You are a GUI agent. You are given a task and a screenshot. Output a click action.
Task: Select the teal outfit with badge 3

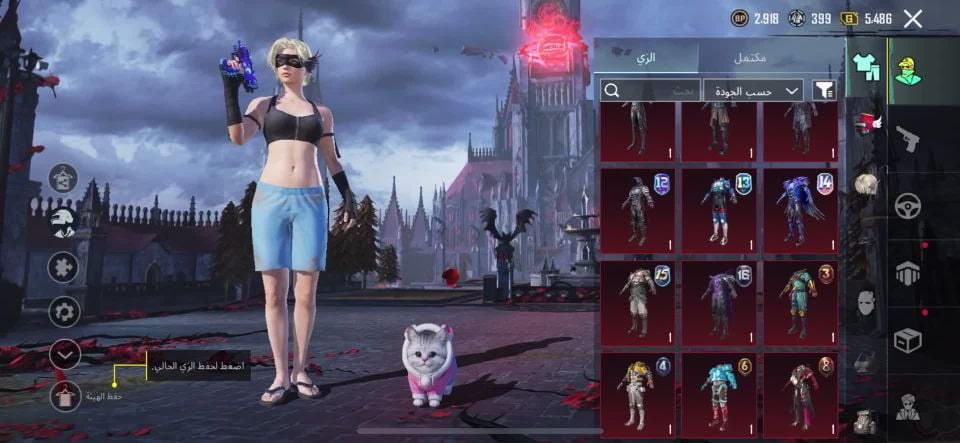click(x=800, y=303)
